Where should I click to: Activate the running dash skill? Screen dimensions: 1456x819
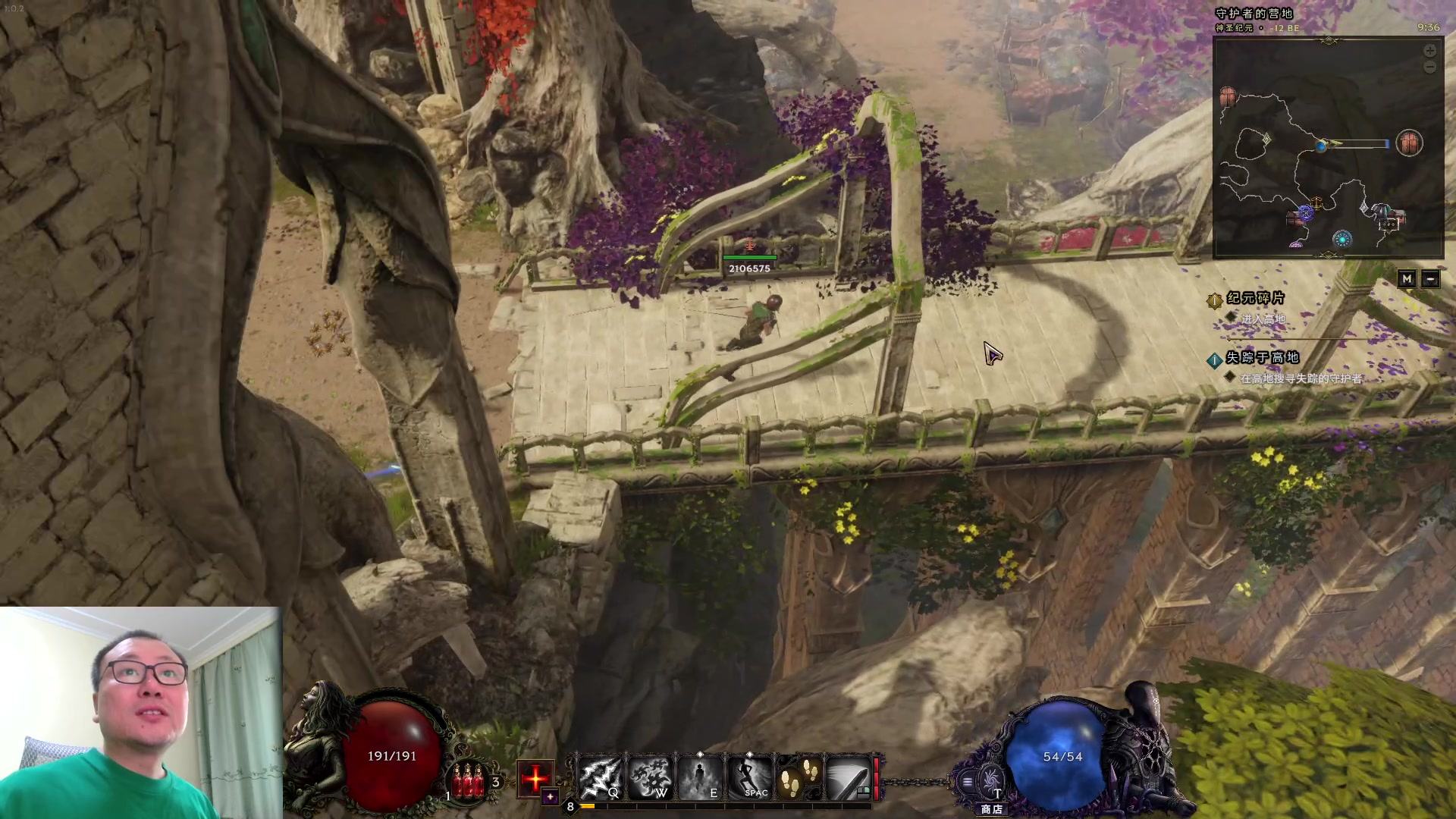pyautogui.click(x=749, y=777)
